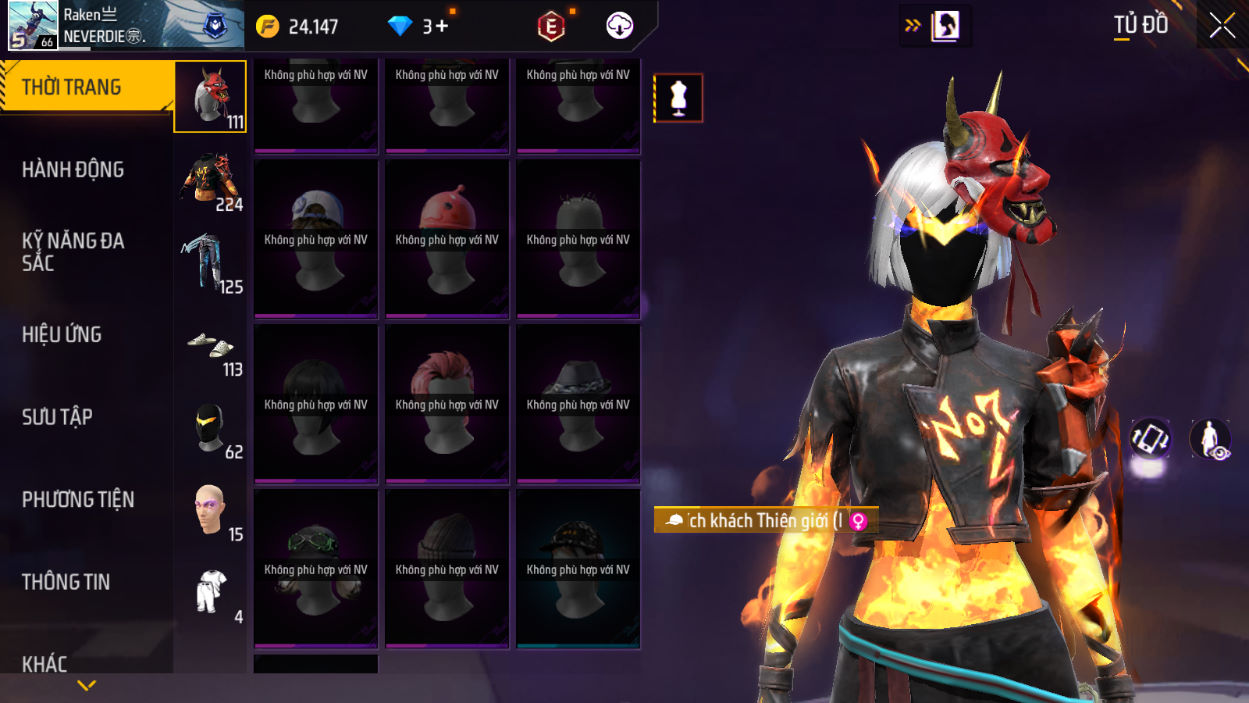Open the black face mask category
The height and width of the screenshot is (703, 1249).
click(x=210, y=427)
